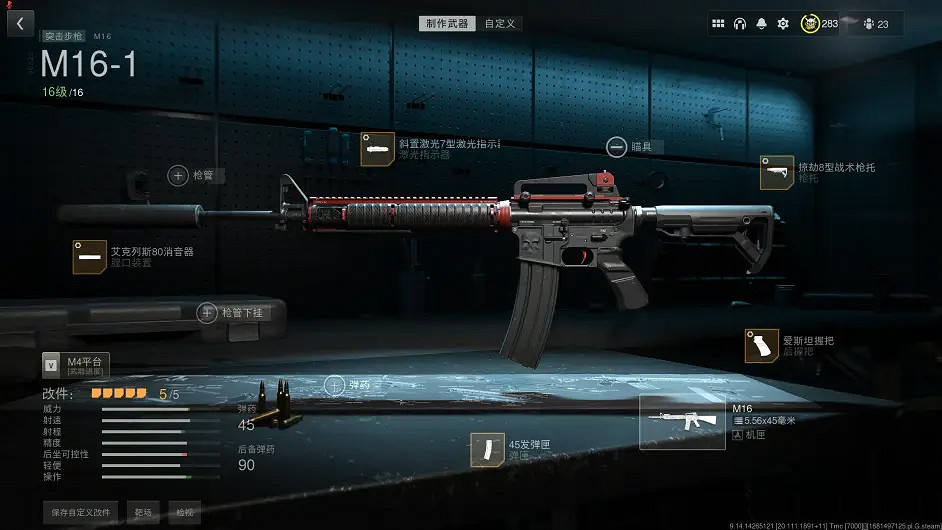Screen dimensions: 942x530
Task: Go back with the arrow button
Action: [20, 22]
